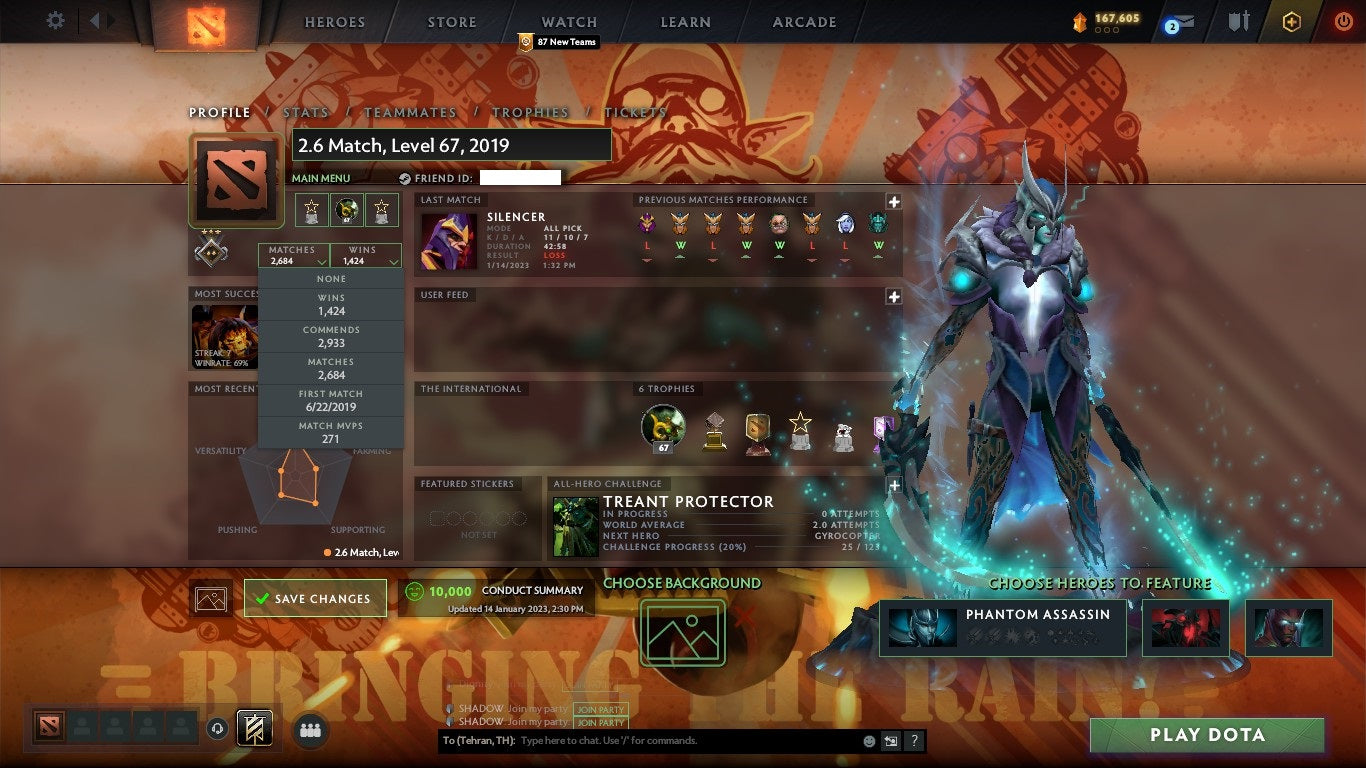This screenshot has height=768, width=1366.
Task: Switch to the TROPHIES tab
Action: (x=531, y=112)
